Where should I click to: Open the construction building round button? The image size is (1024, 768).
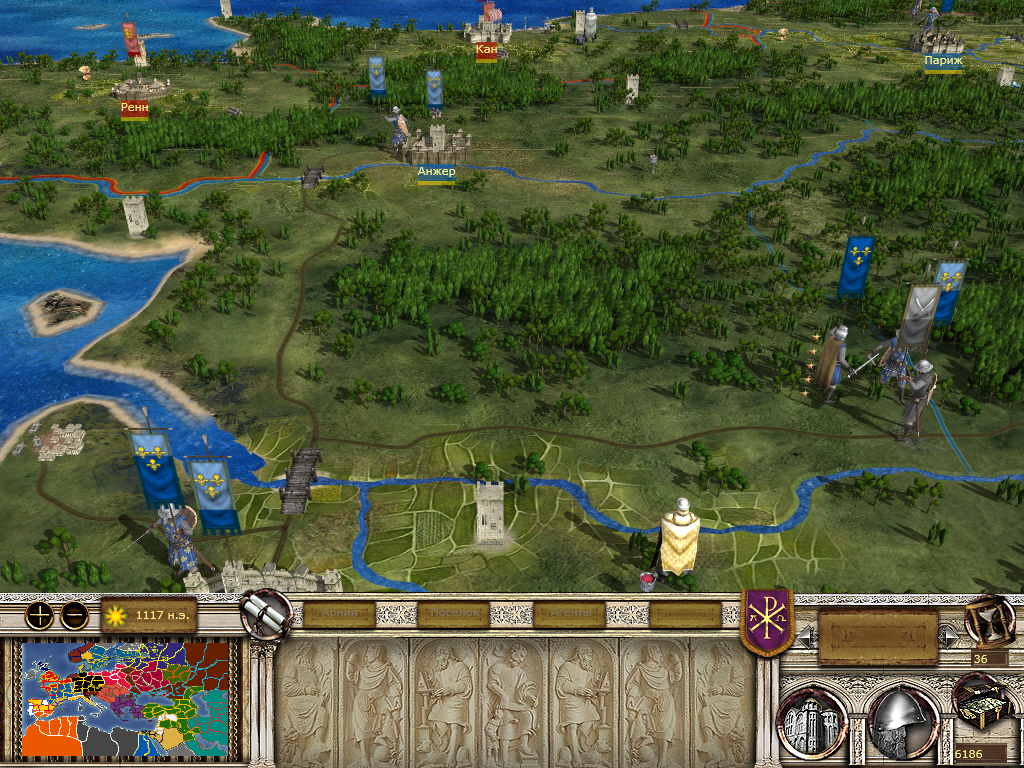814,717
